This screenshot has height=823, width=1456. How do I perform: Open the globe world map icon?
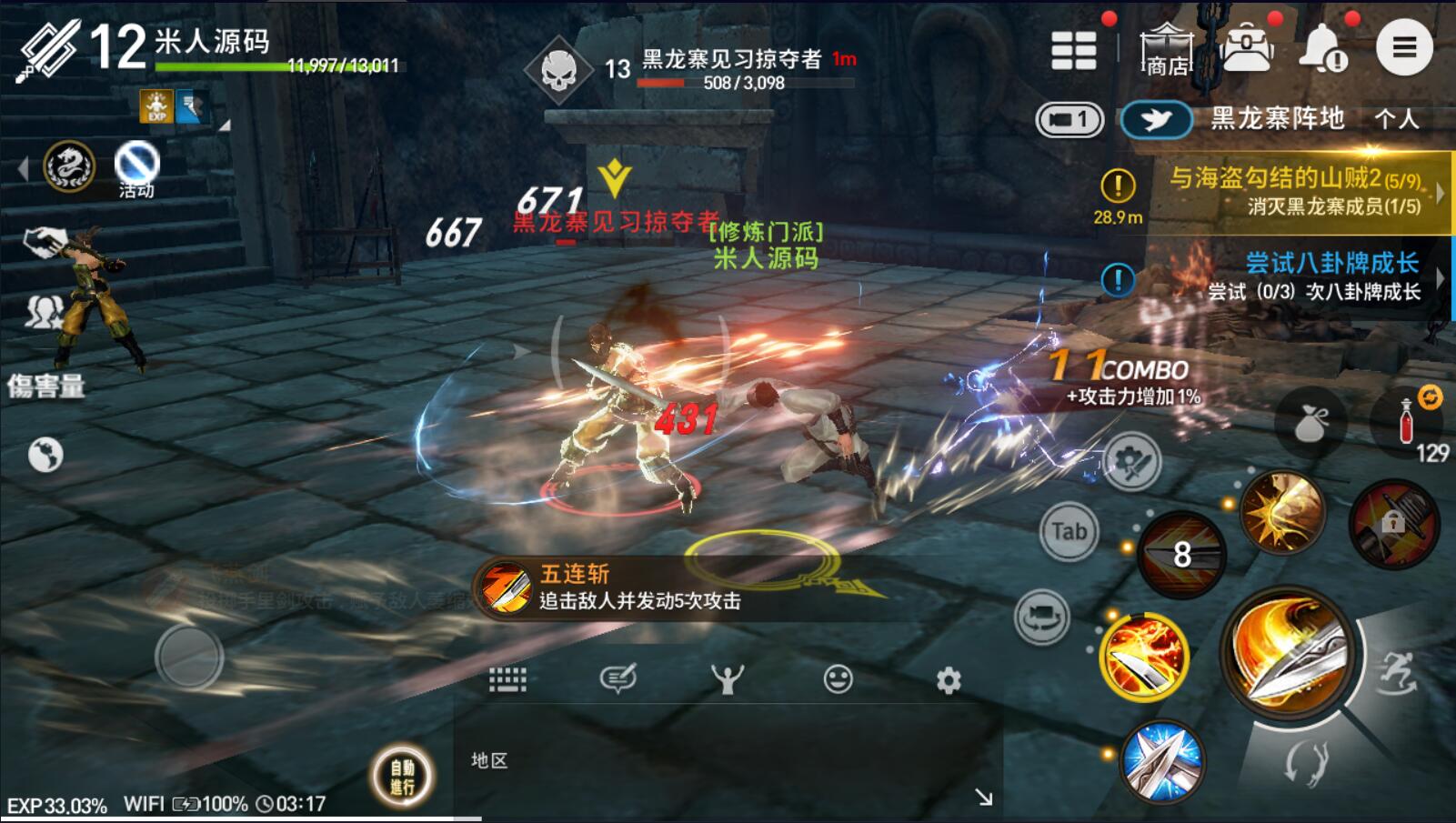(45, 454)
